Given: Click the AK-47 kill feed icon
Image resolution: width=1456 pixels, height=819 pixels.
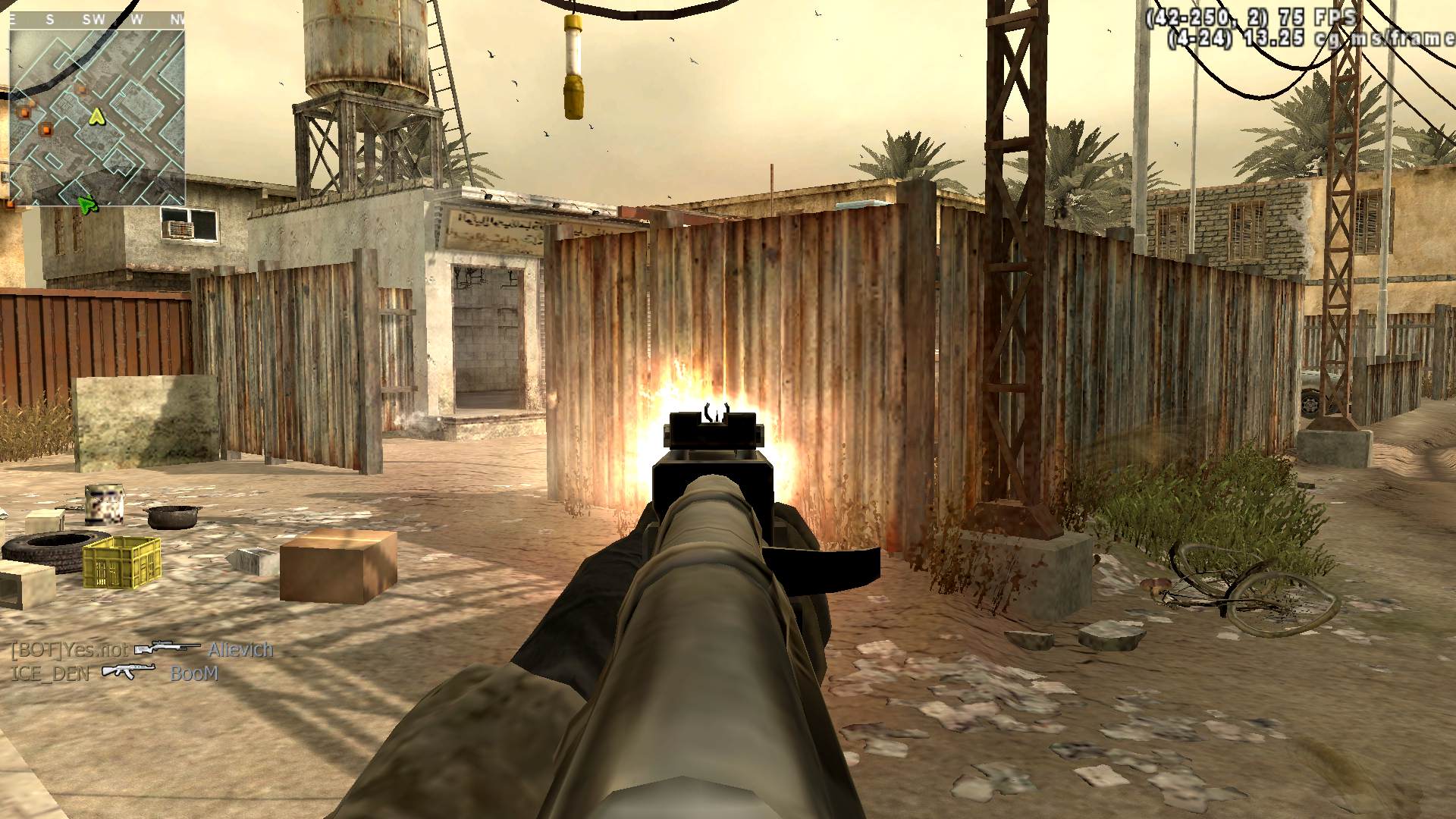Looking at the screenshot, I should tap(128, 671).
